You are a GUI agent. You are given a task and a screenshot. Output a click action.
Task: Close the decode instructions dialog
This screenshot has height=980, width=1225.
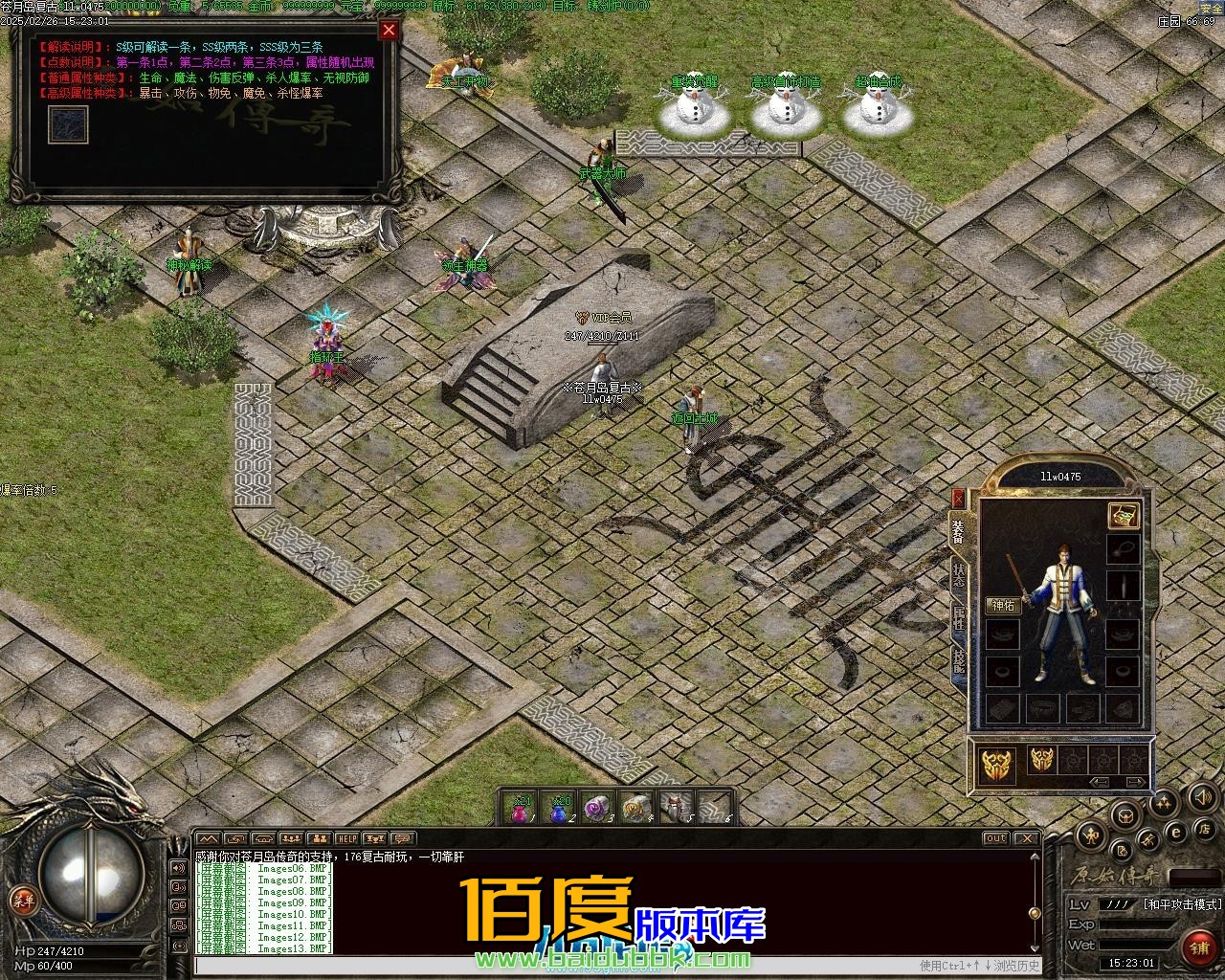tap(389, 30)
